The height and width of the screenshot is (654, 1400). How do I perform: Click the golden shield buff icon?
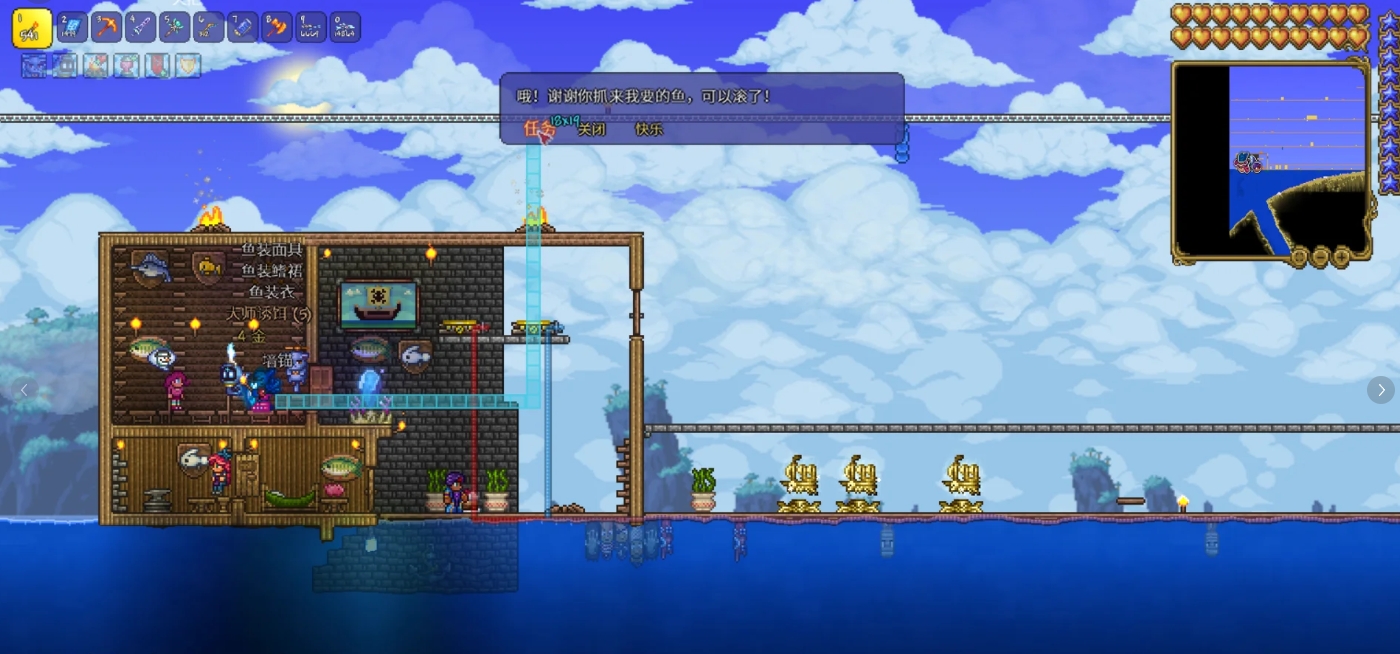pos(188,66)
